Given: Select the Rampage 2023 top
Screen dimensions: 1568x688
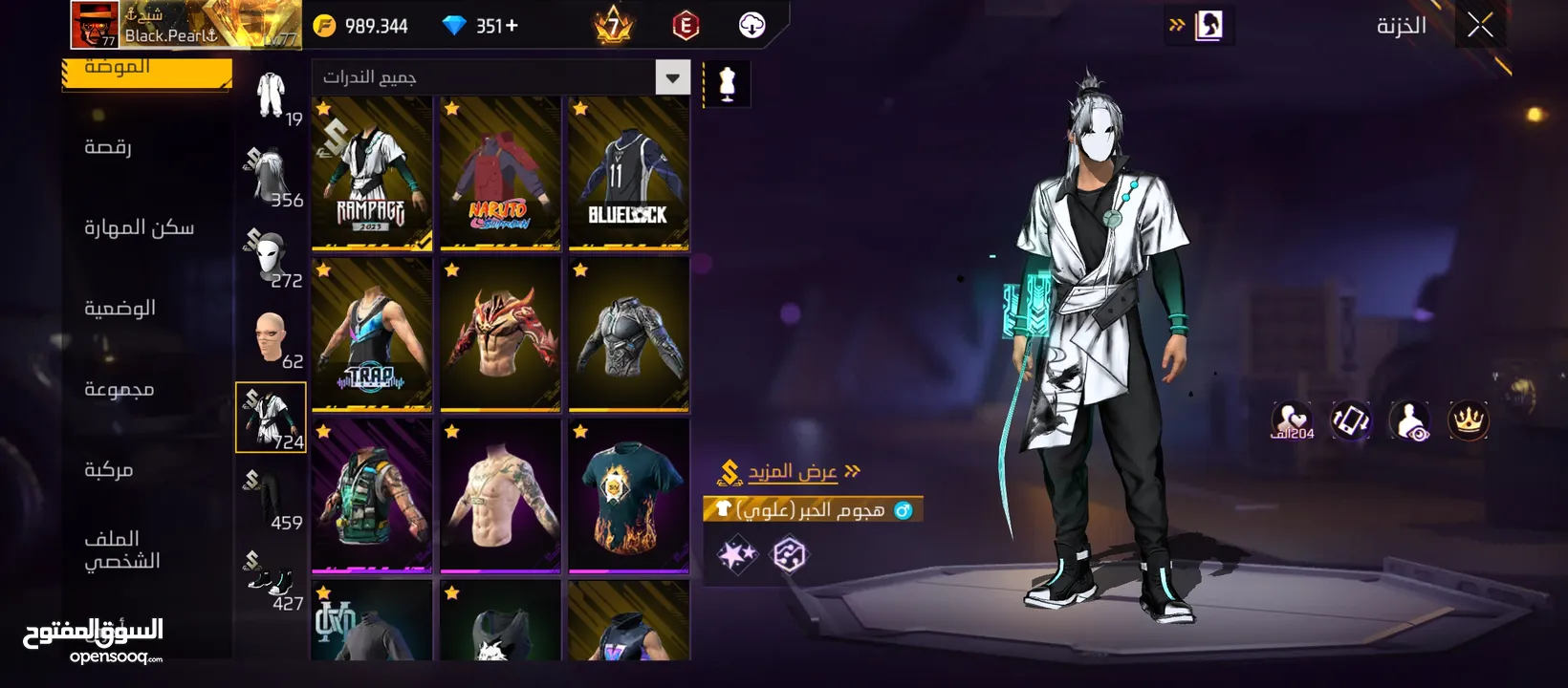Looking at the screenshot, I should (372, 174).
